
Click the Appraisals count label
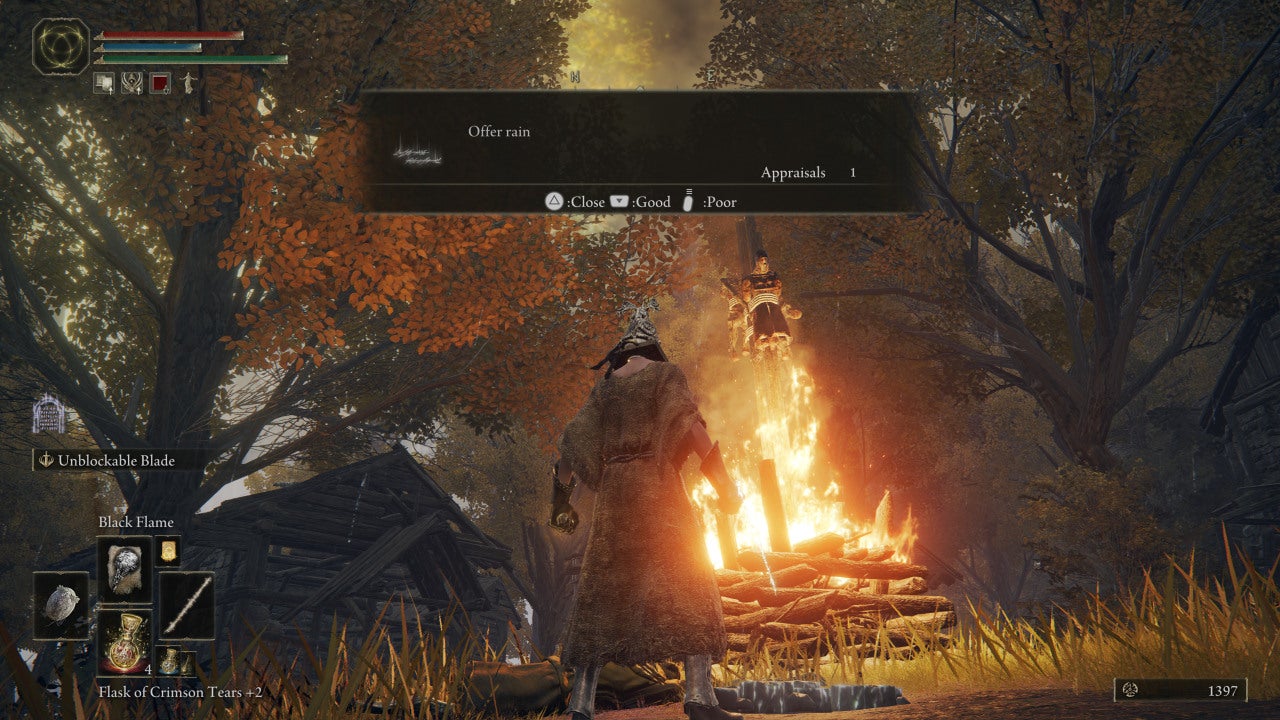(x=792, y=172)
